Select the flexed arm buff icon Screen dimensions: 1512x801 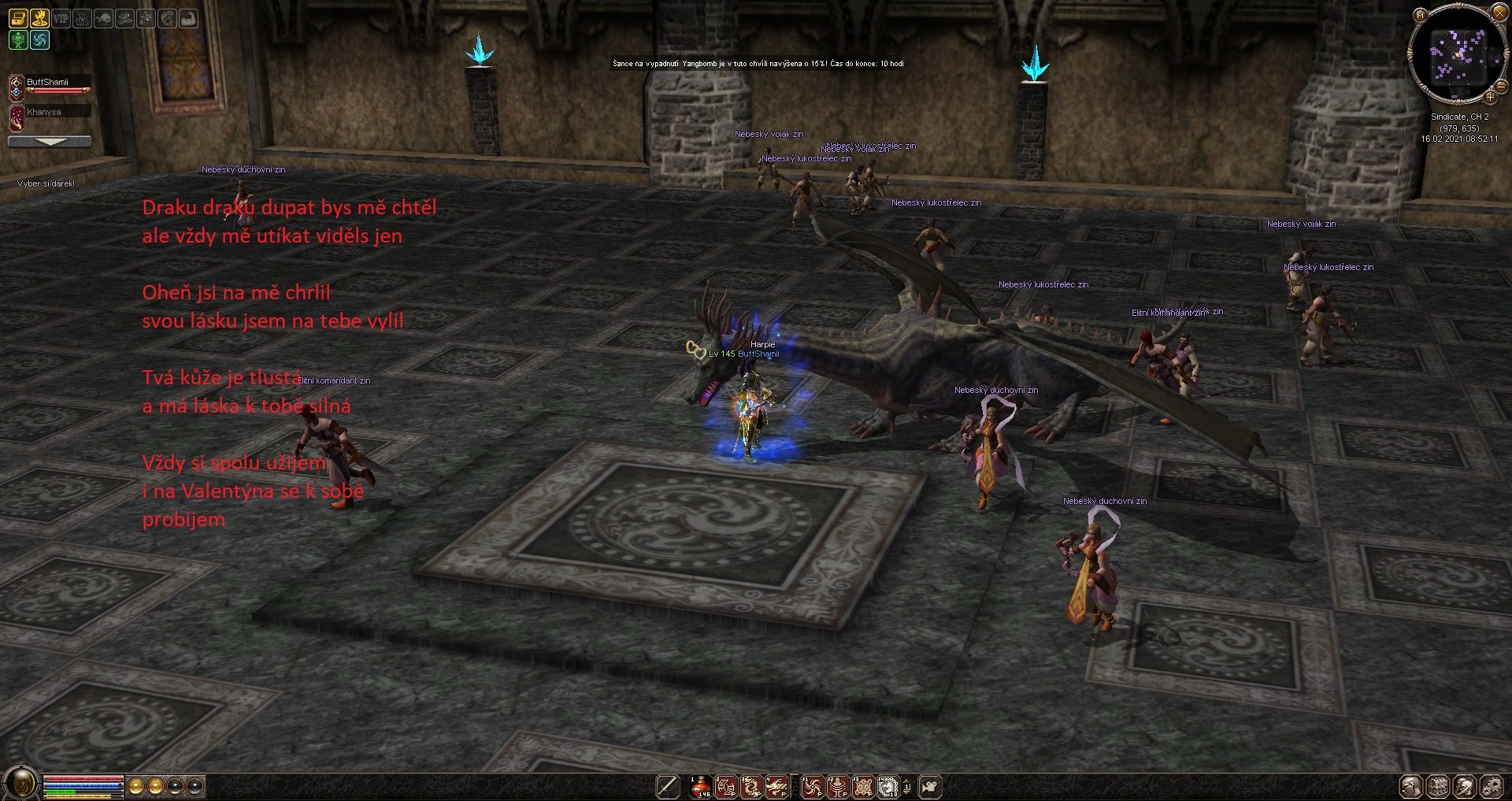pos(189,18)
